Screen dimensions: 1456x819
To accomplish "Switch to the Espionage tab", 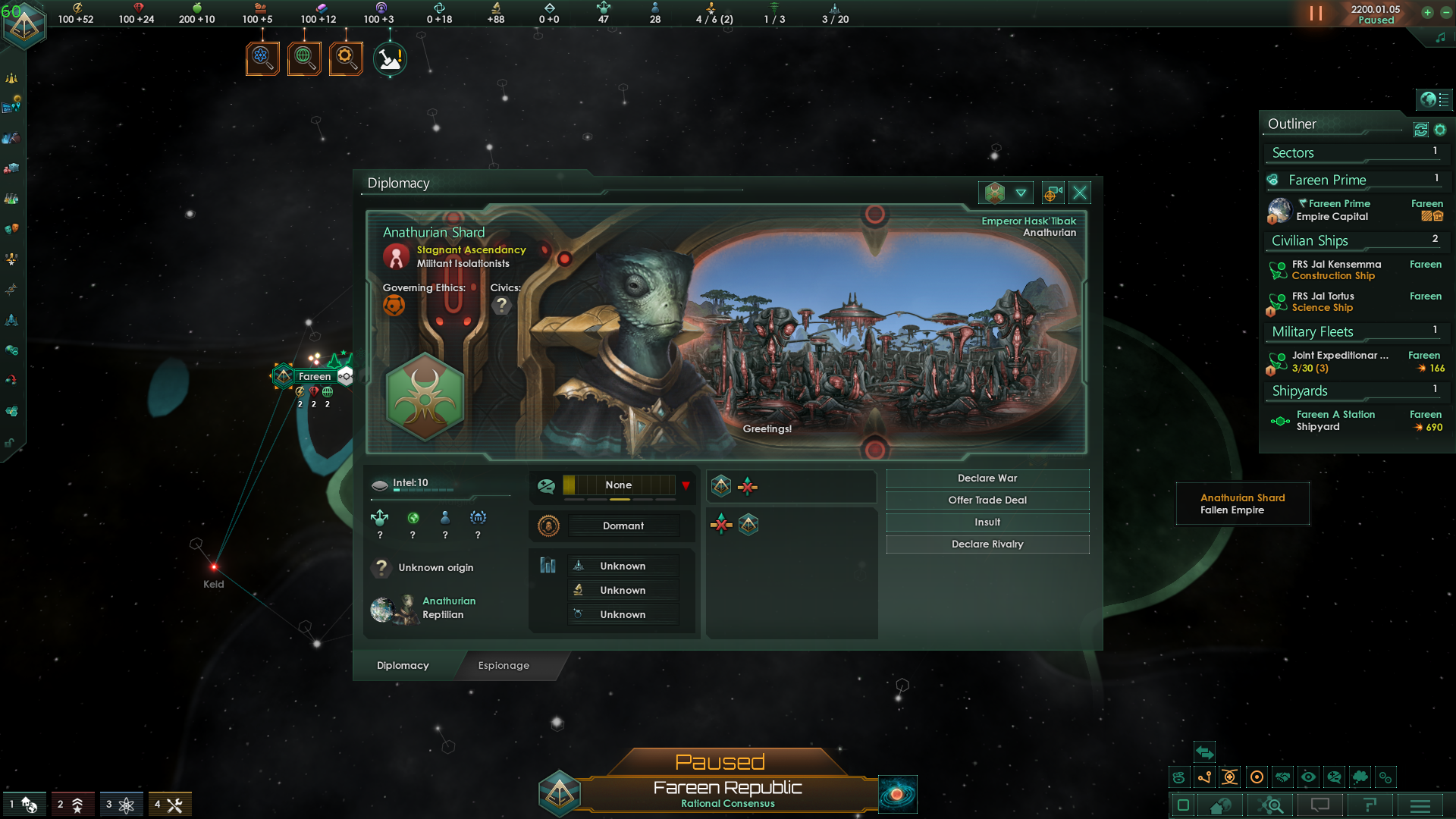I will (504, 666).
